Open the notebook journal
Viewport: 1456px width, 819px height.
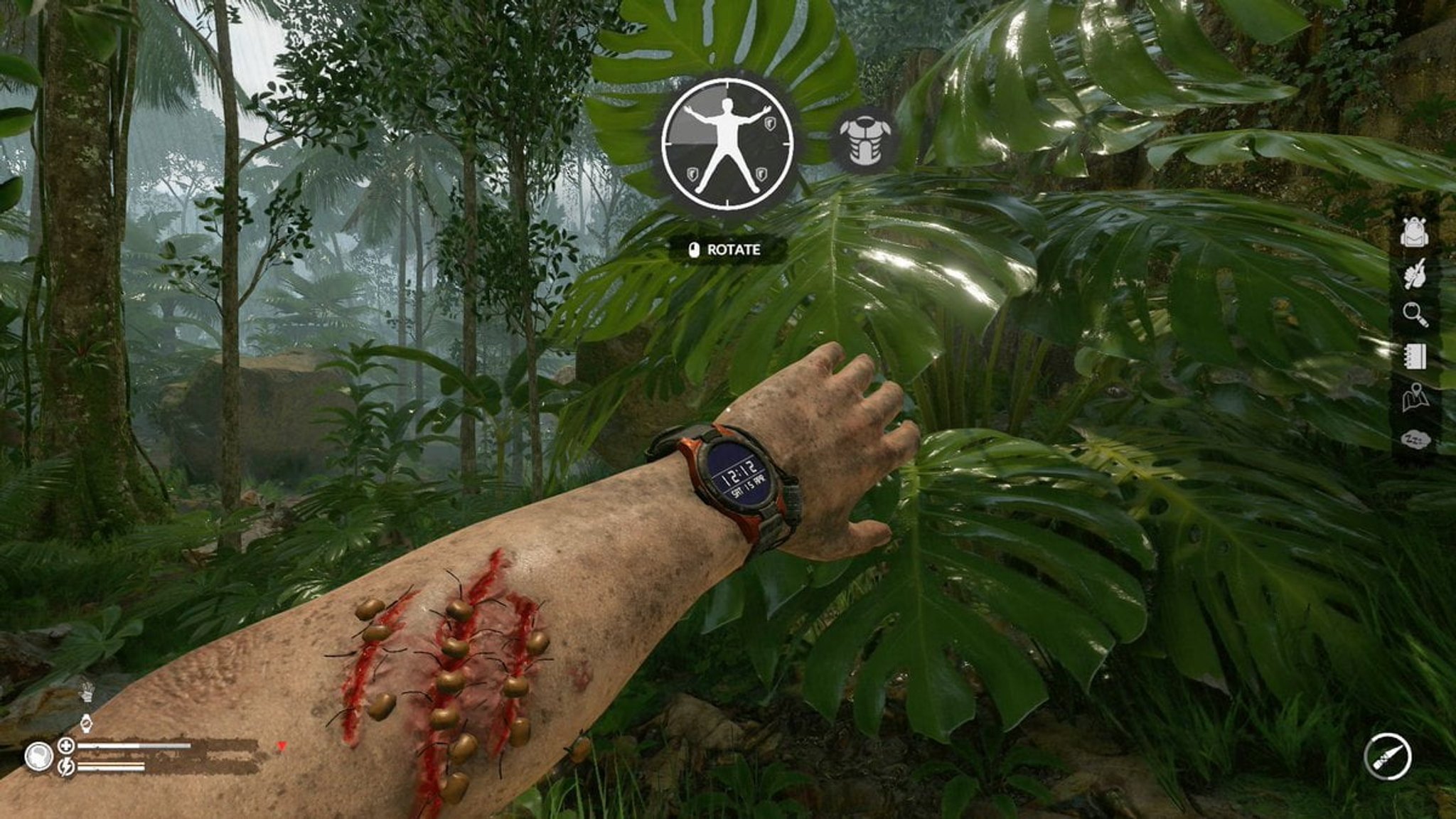pyautogui.click(x=1415, y=355)
